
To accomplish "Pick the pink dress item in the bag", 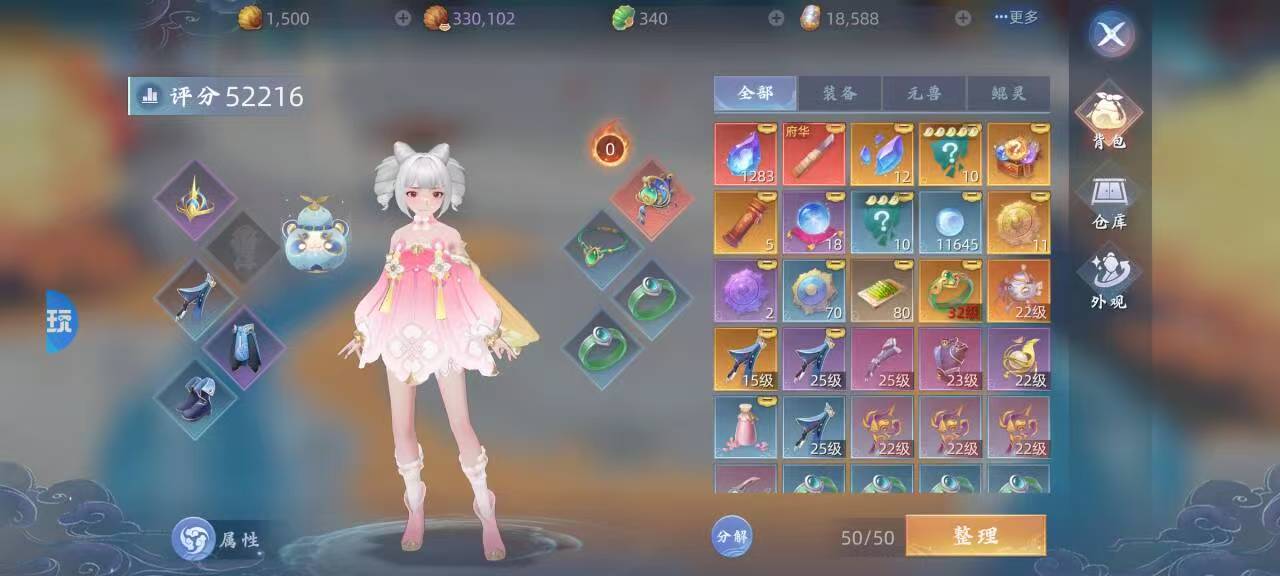I will coord(745,427).
